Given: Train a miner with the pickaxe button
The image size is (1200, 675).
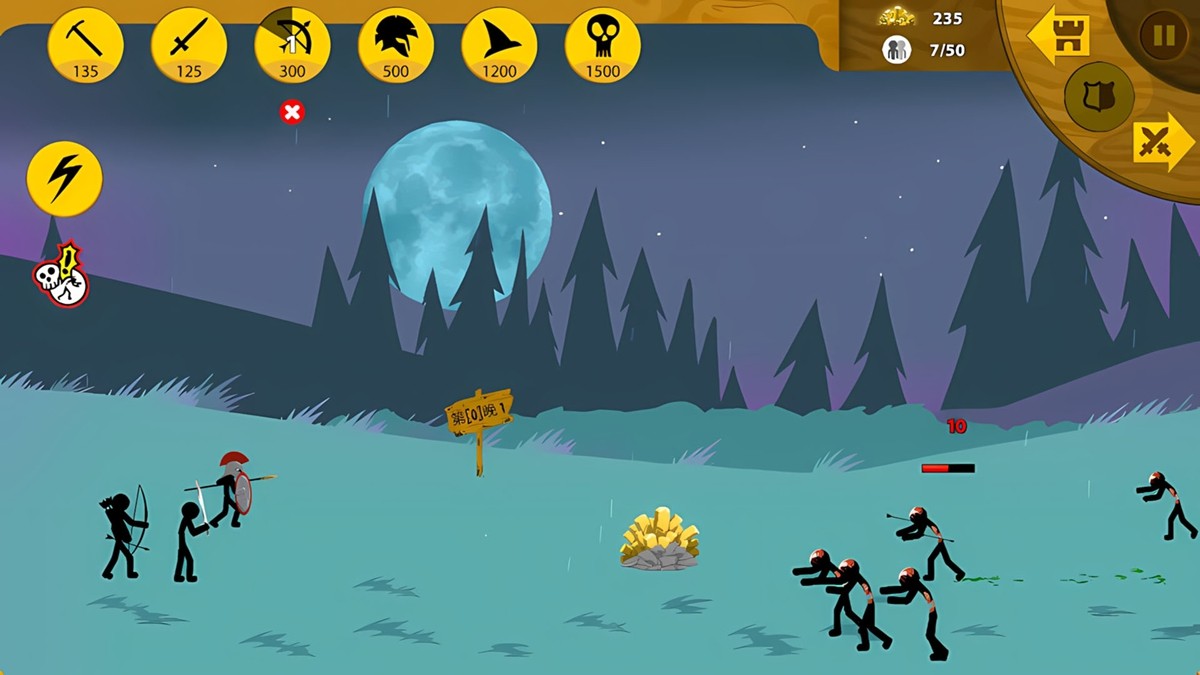Looking at the screenshot, I should (x=85, y=45).
